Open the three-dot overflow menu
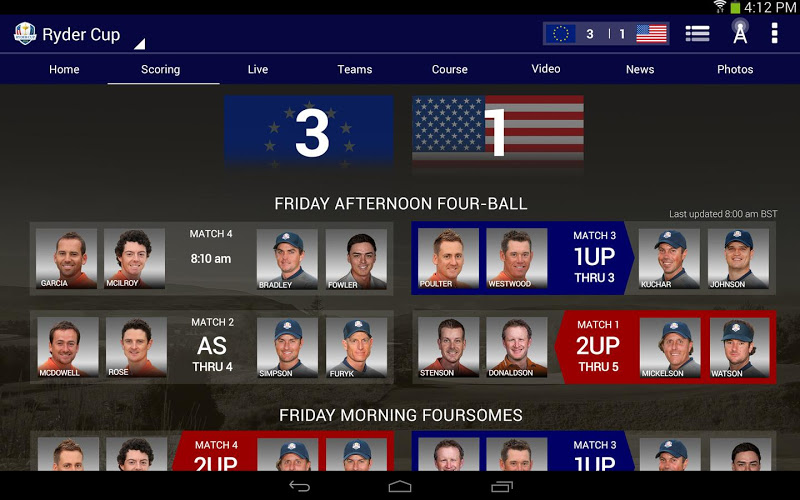This screenshot has height=500, width=800. 774,34
